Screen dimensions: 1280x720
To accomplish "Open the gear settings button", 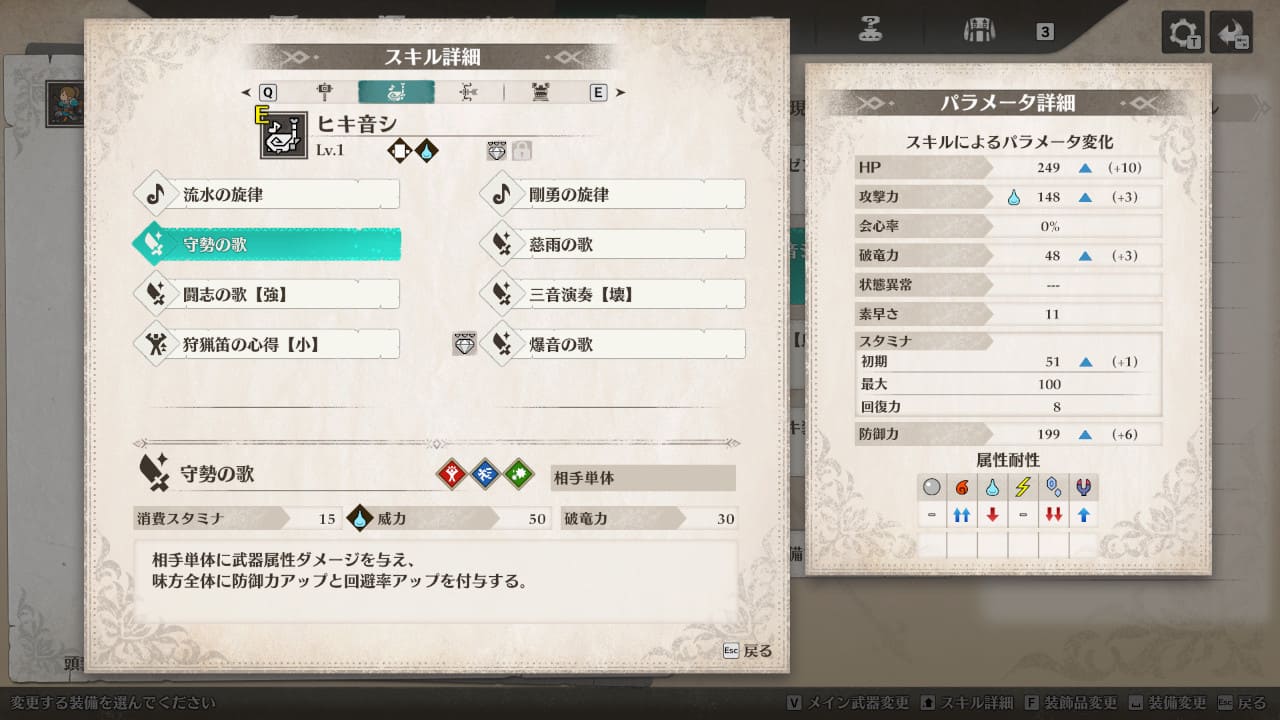I will coord(1182,32).
